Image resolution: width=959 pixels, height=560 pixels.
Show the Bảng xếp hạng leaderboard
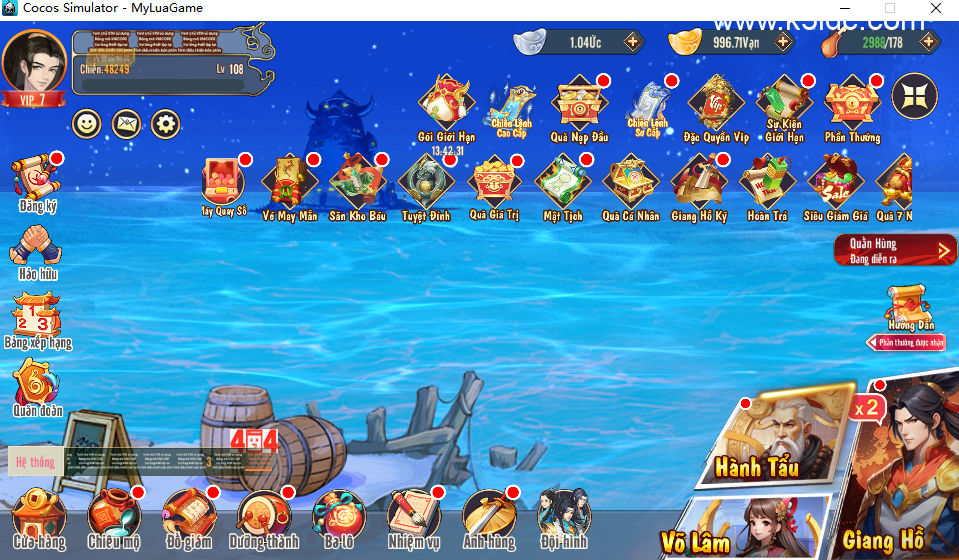[x=37, y=316]
